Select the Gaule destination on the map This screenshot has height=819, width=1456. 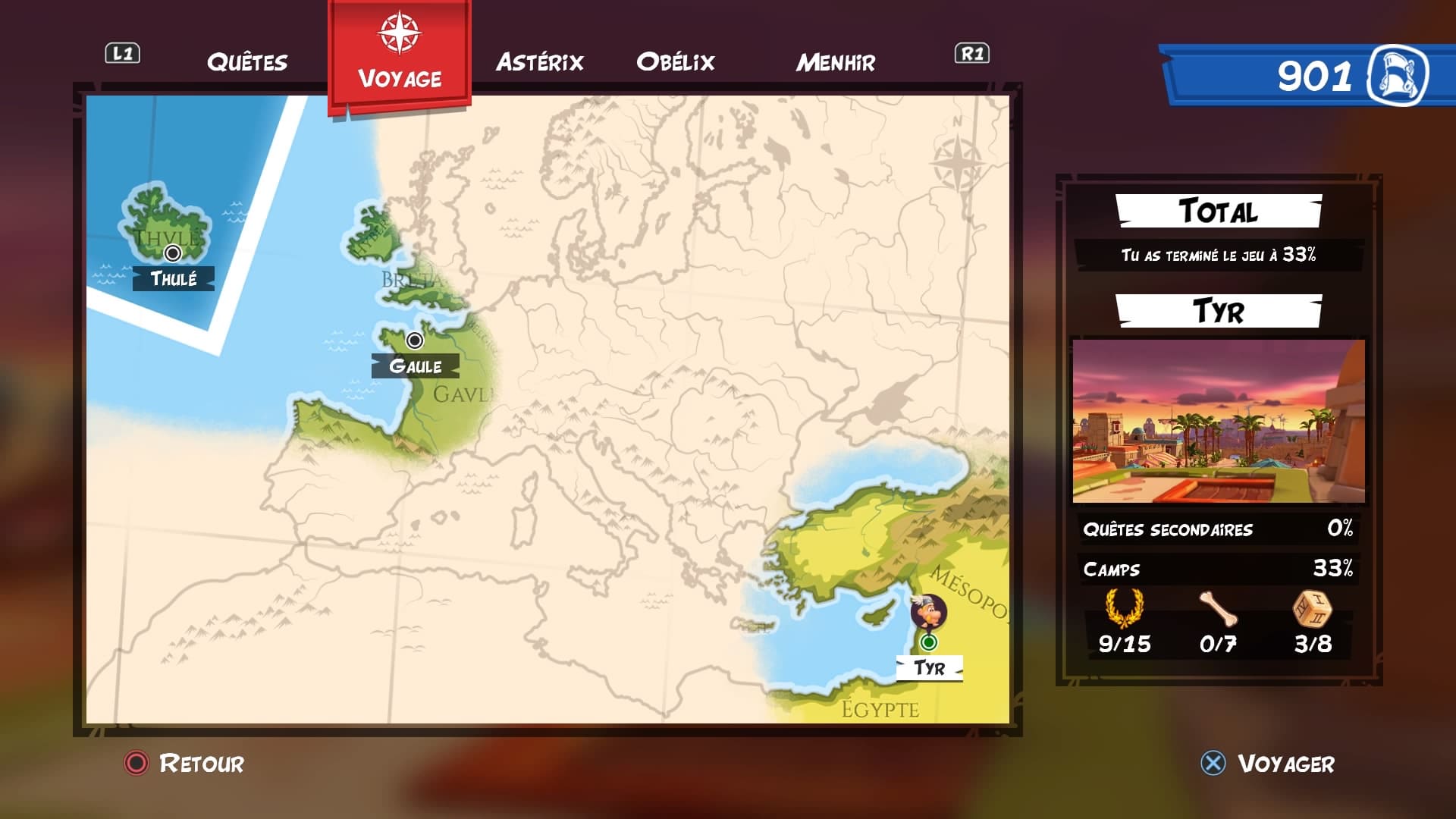click(x=414, y=340)
